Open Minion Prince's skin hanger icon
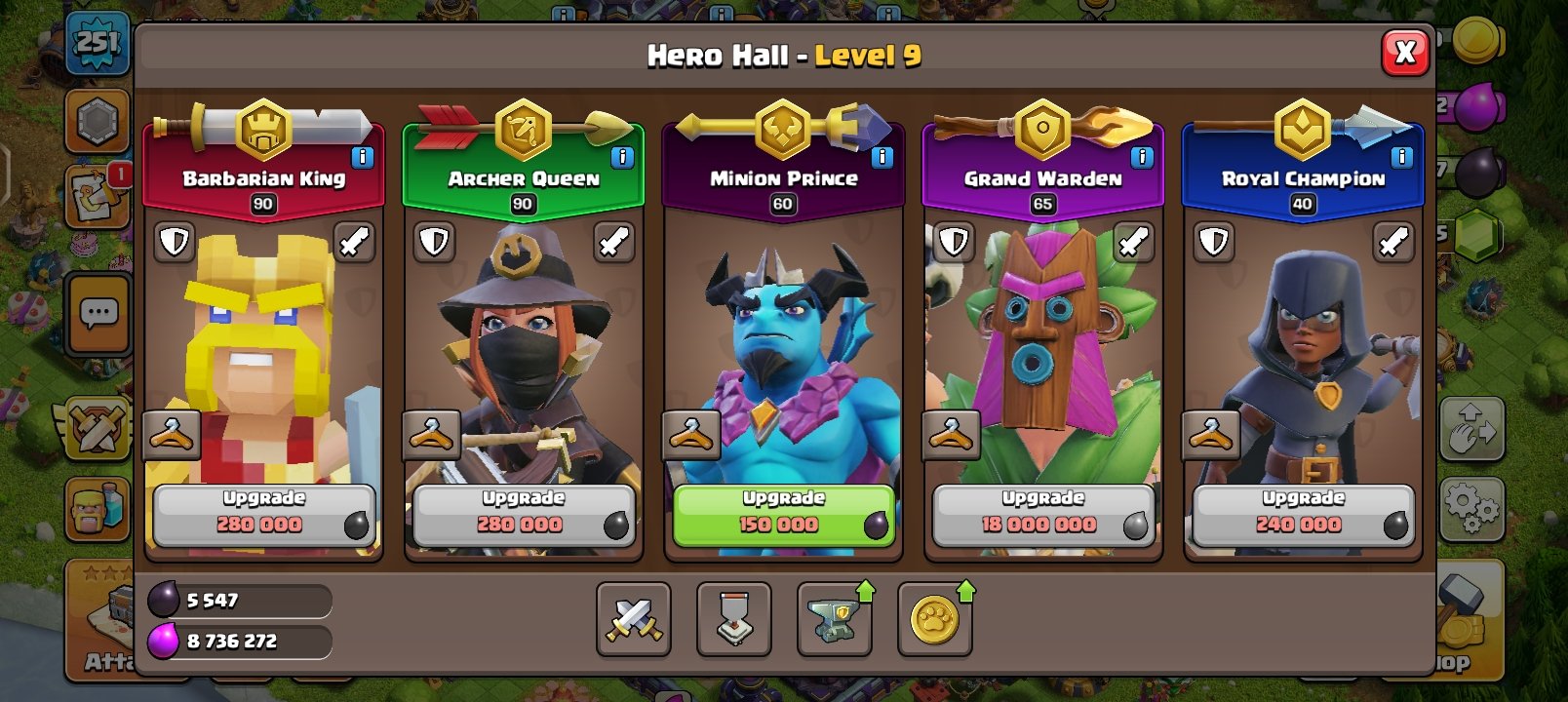 (689, 436)
